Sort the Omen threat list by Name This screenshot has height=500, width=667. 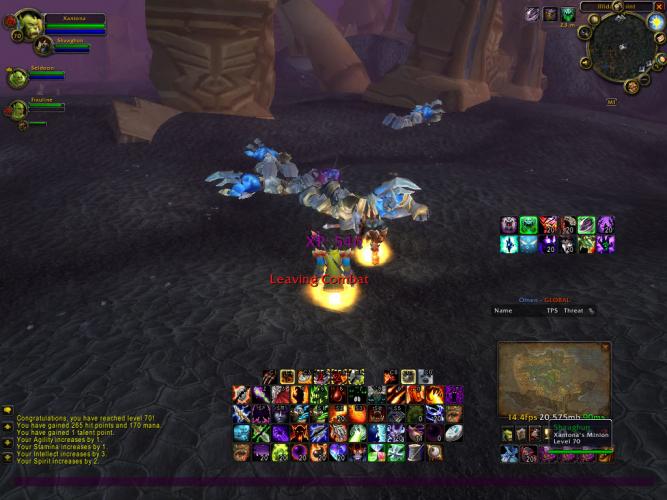(x=503, y=310)
